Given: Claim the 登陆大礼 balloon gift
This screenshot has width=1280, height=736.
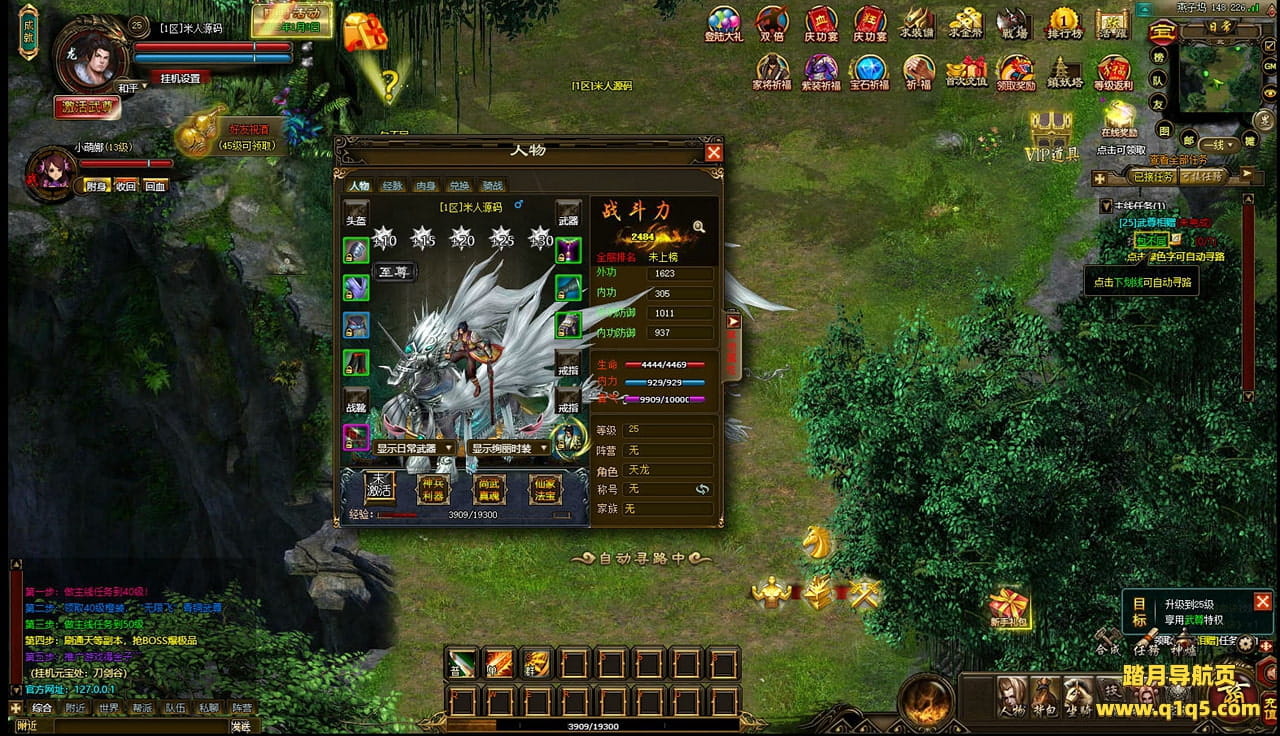Looking at the screenshot, I should point(723,24).
